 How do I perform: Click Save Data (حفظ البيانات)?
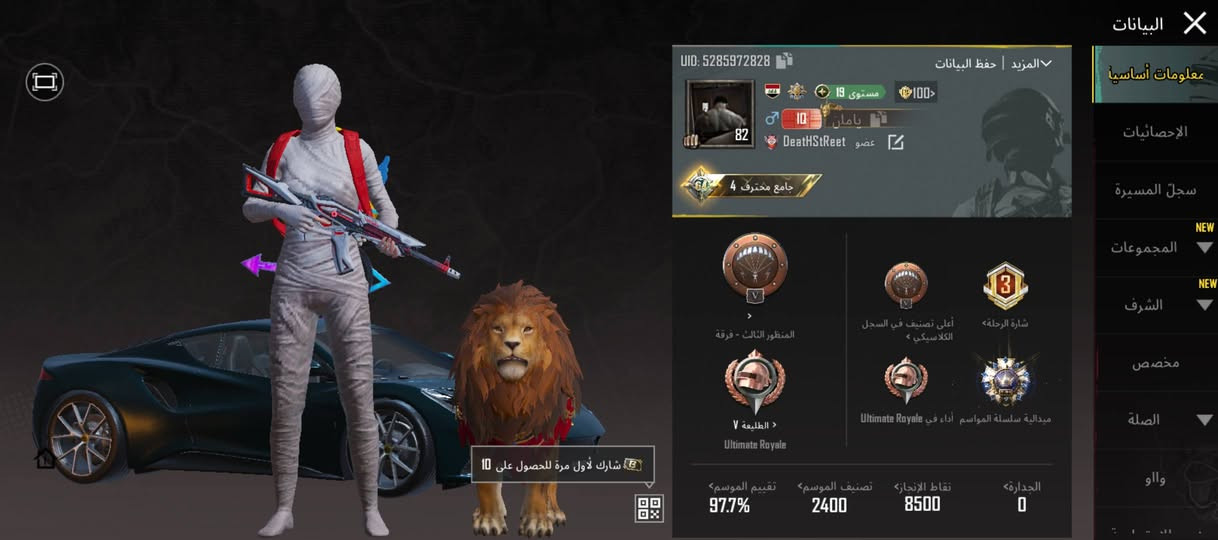click(966, 63)
